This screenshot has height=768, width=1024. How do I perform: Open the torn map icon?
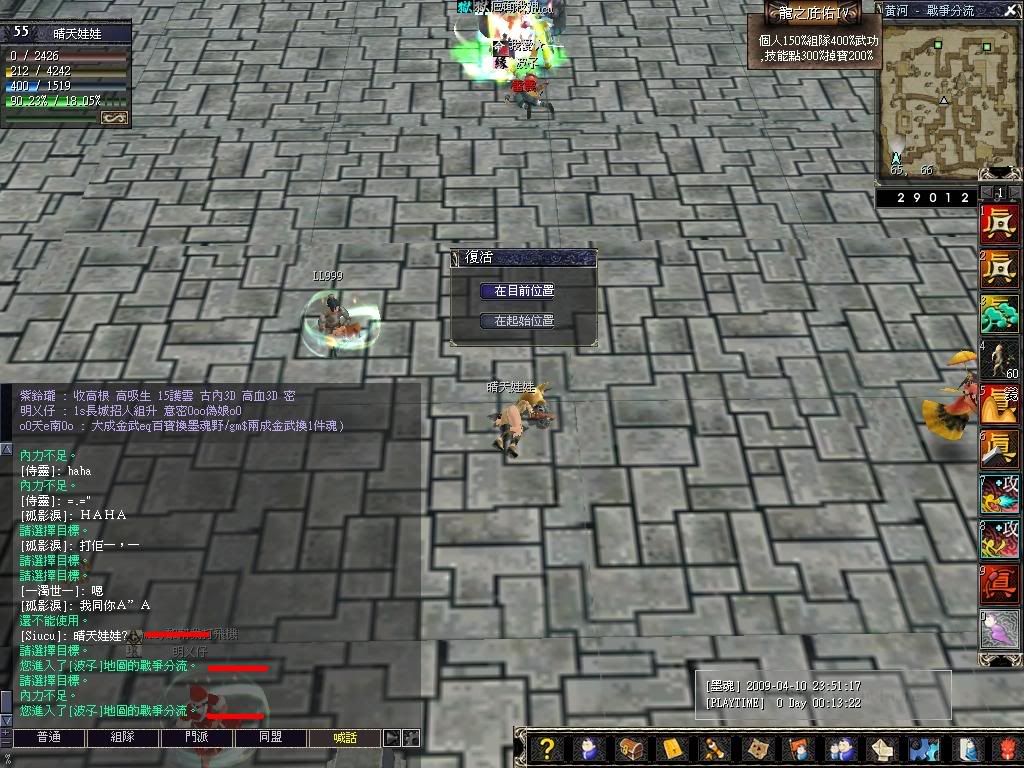pyautogui.click(x=757, y=749)
